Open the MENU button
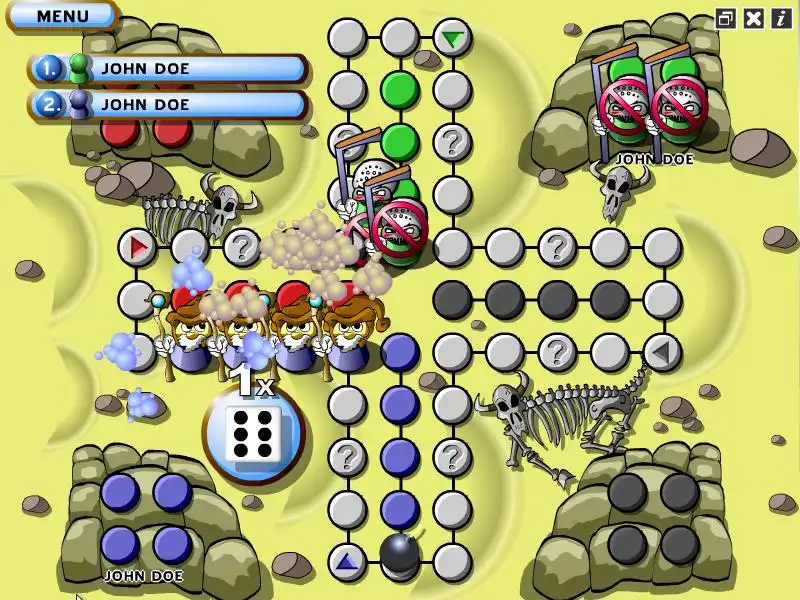The width and height of the screenshot is (800, 600). [62, 15]
